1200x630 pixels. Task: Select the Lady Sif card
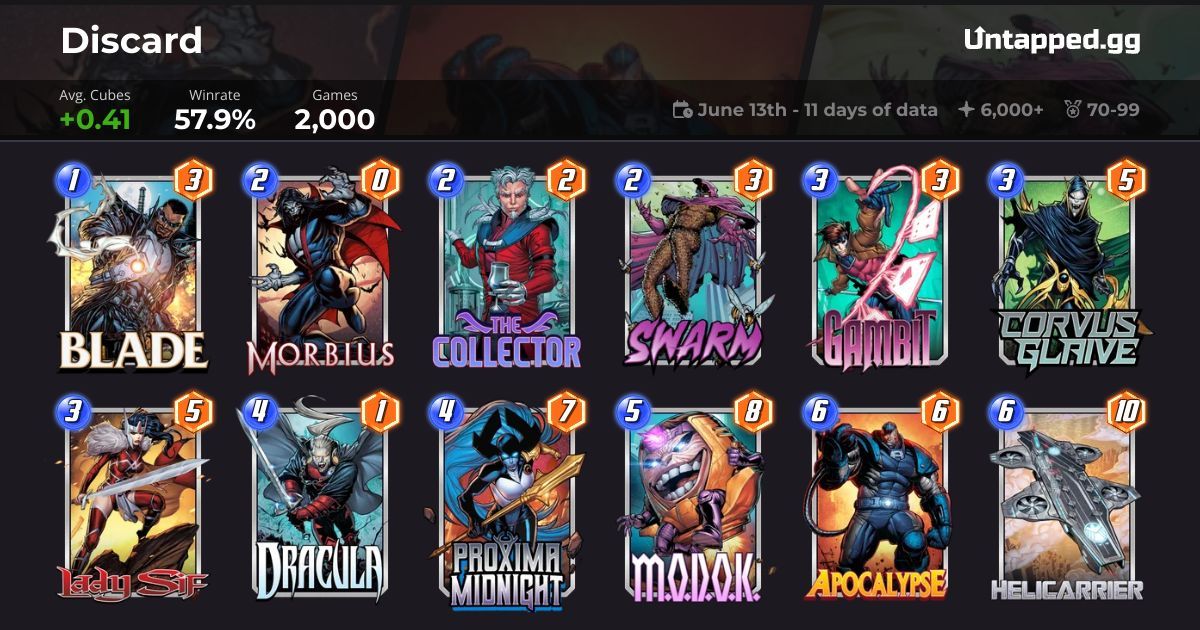click(133, 502)
